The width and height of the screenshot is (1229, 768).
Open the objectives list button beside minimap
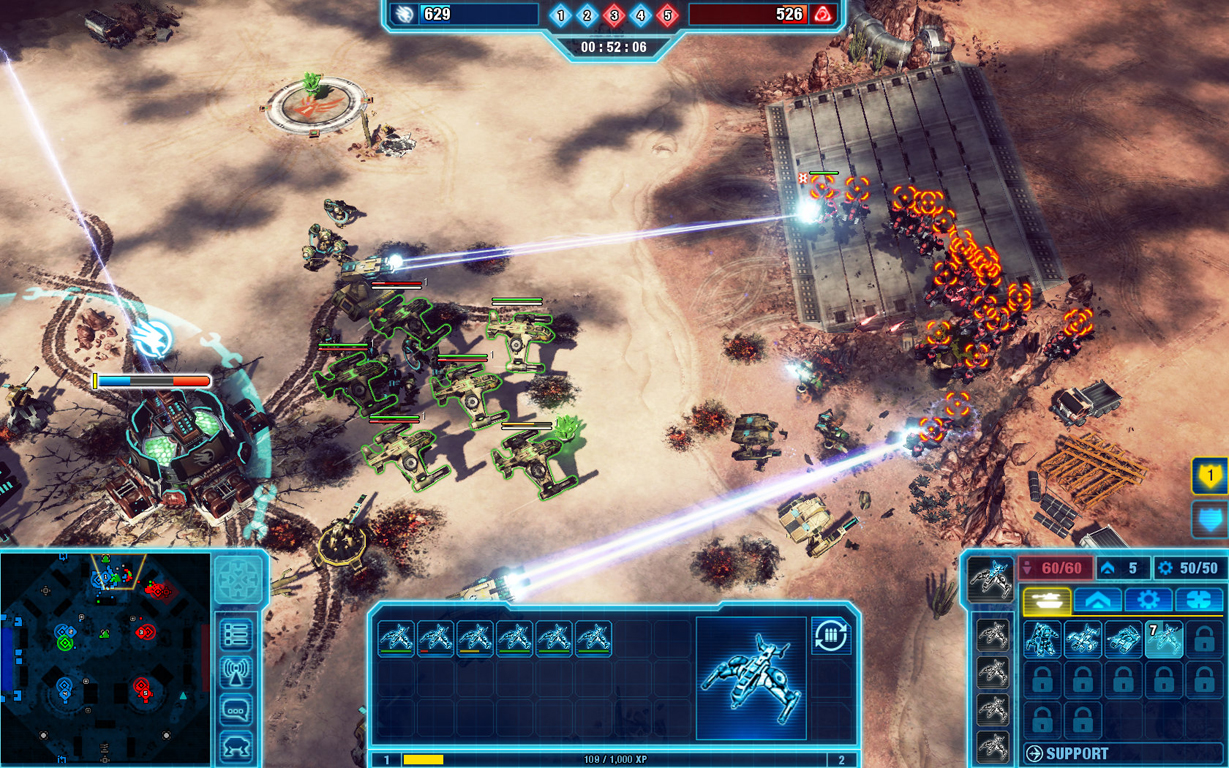click(x=237, y=634)
